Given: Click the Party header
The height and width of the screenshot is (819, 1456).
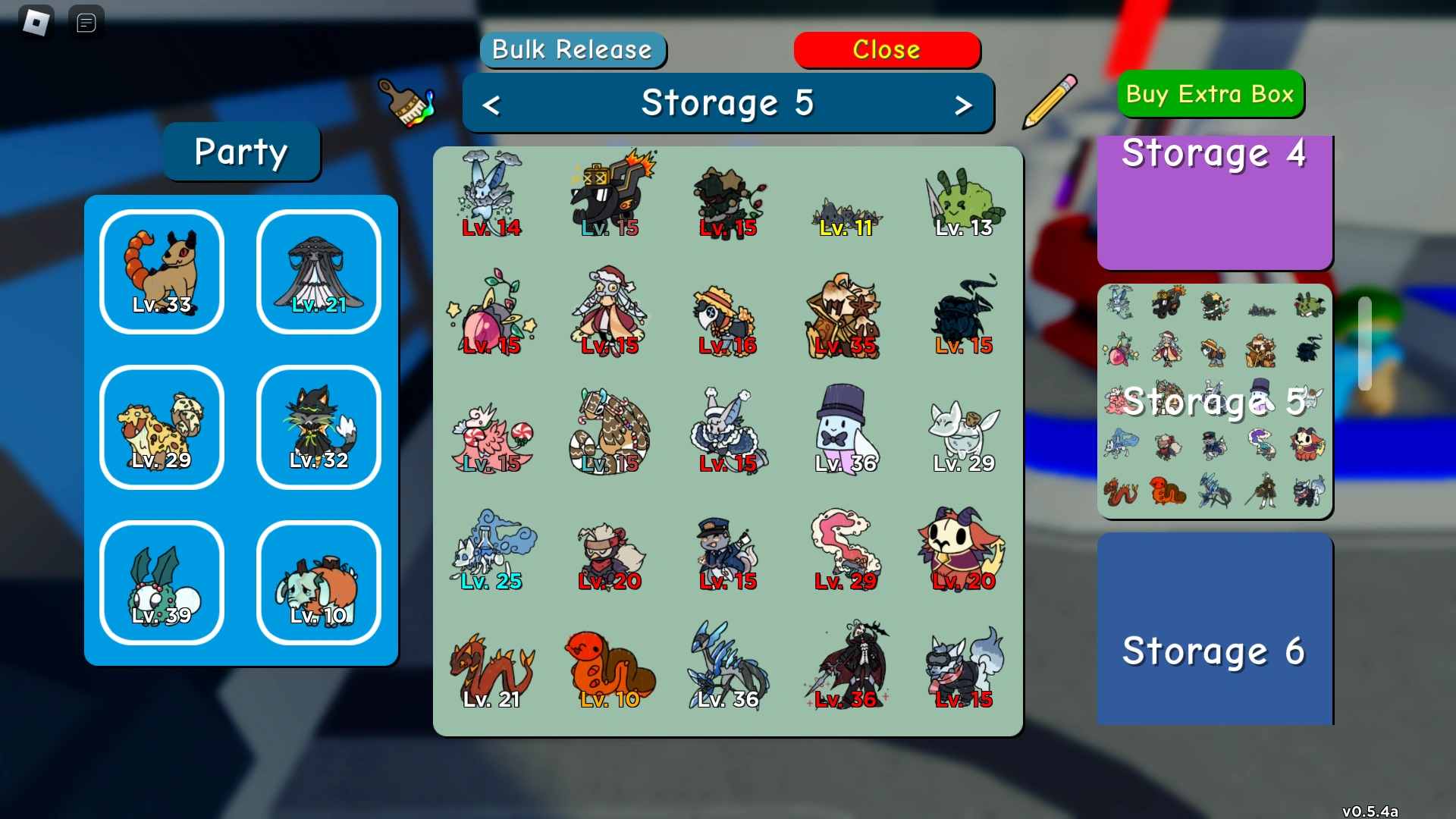Looking at the screenshot, I should tap(241, 152).
